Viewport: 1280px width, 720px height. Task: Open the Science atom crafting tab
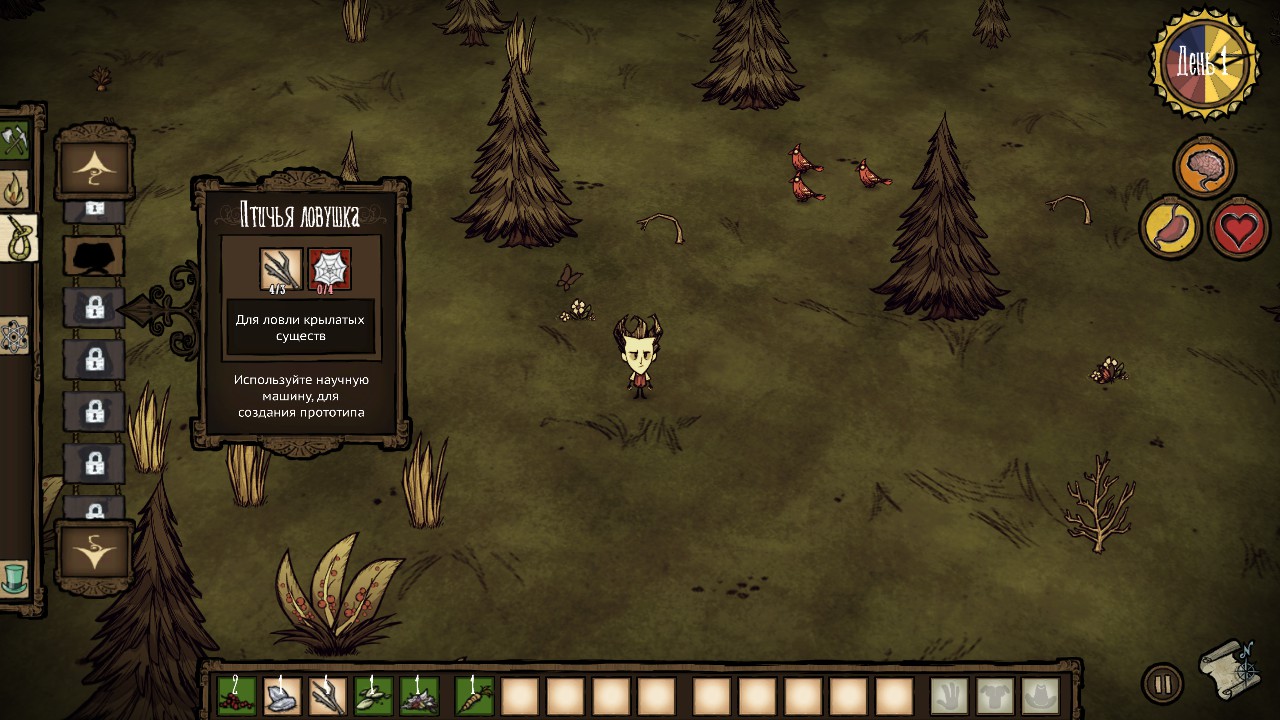(x=14, y=336)
